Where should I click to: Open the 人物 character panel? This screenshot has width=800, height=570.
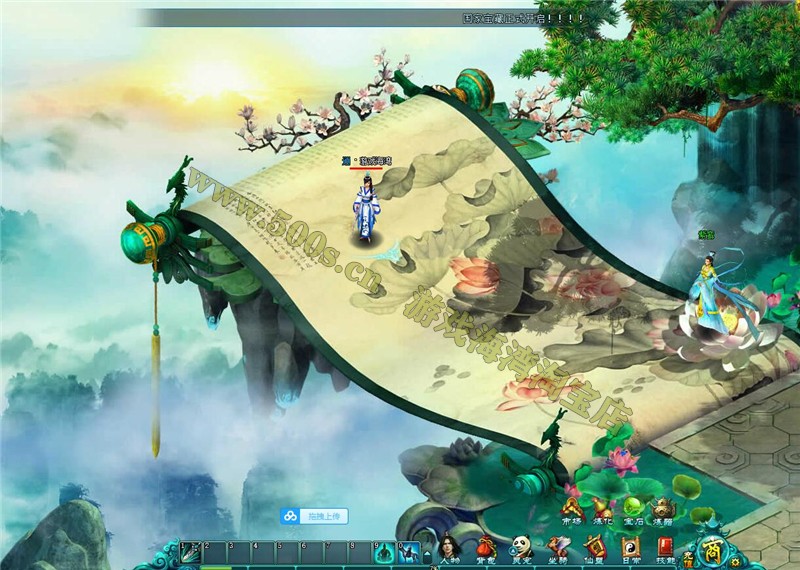(x=448, y=549)
